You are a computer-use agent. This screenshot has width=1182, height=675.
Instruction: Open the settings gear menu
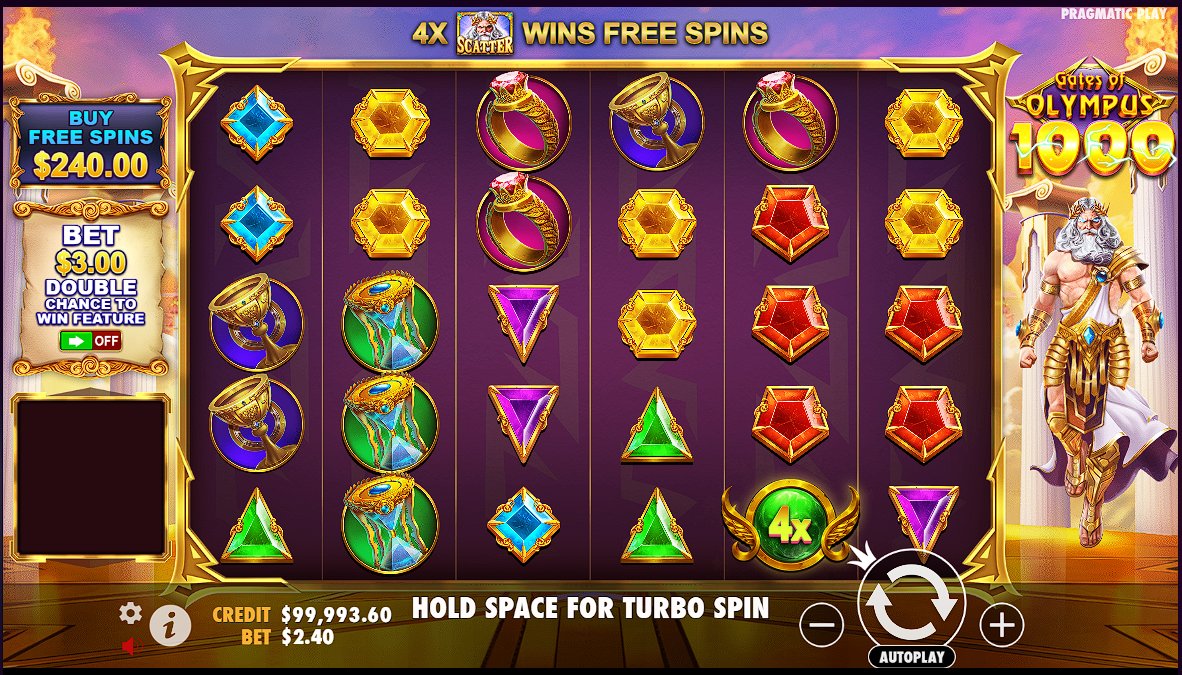pyautogui.click(x=130, y=613)
